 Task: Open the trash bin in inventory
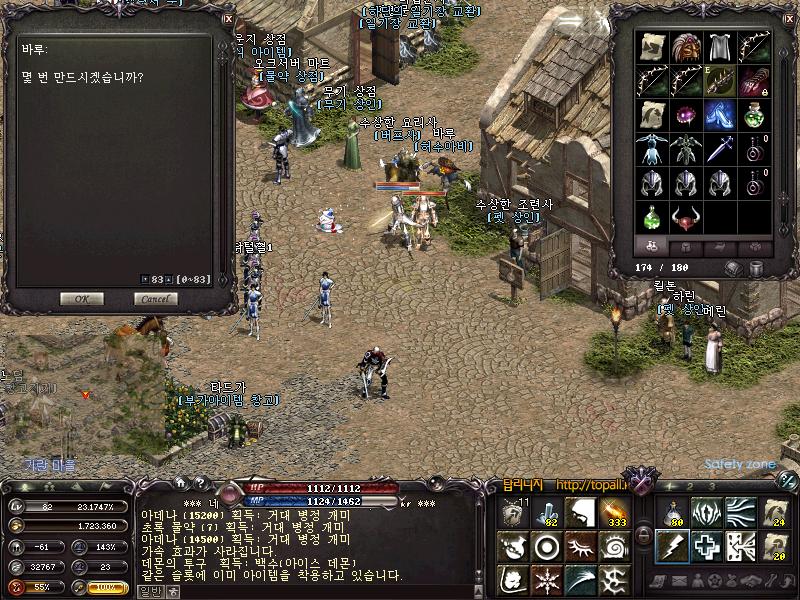pos(756,268)
